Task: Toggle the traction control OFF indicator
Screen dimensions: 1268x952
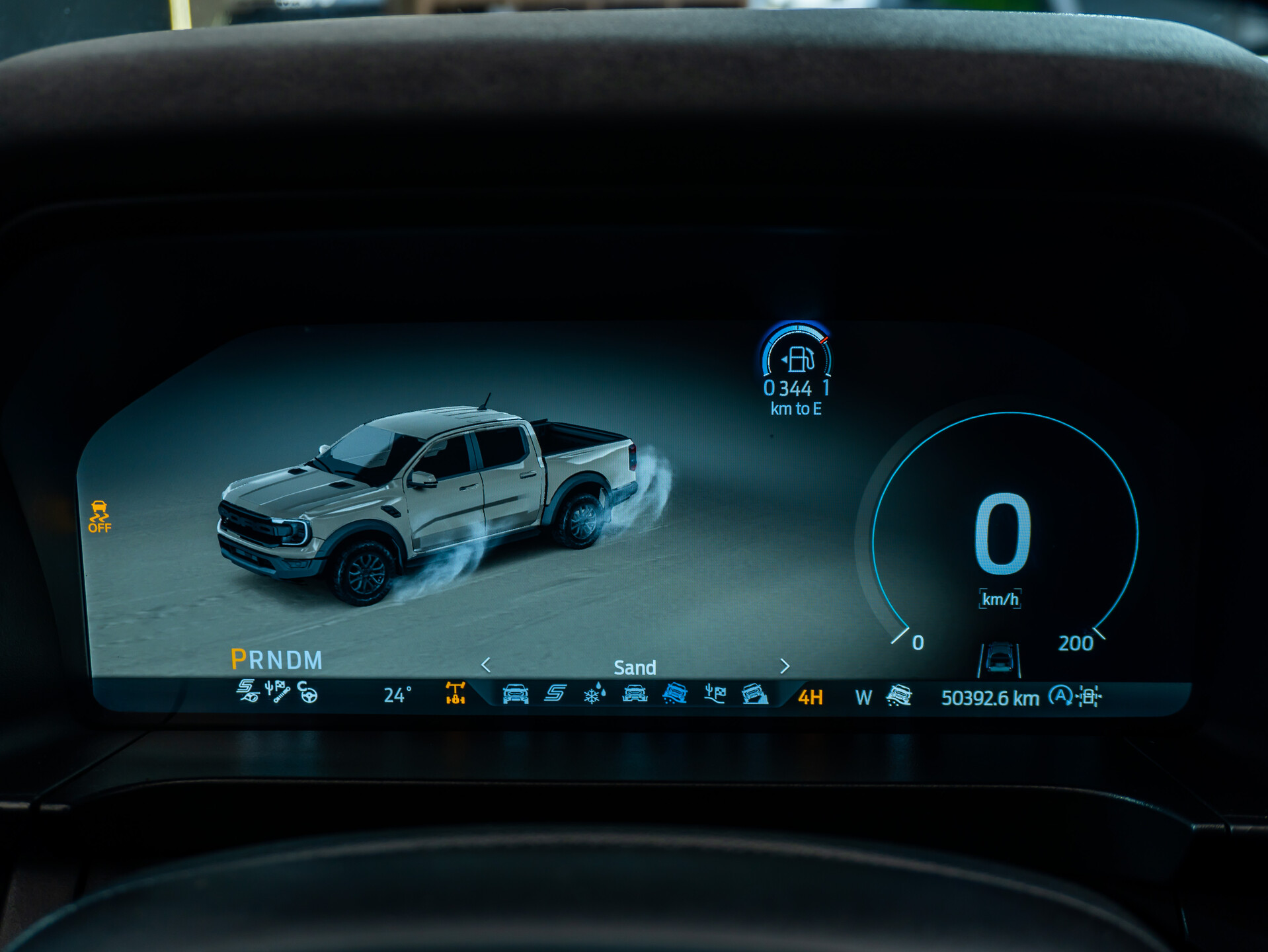Action: click(100, 516)
